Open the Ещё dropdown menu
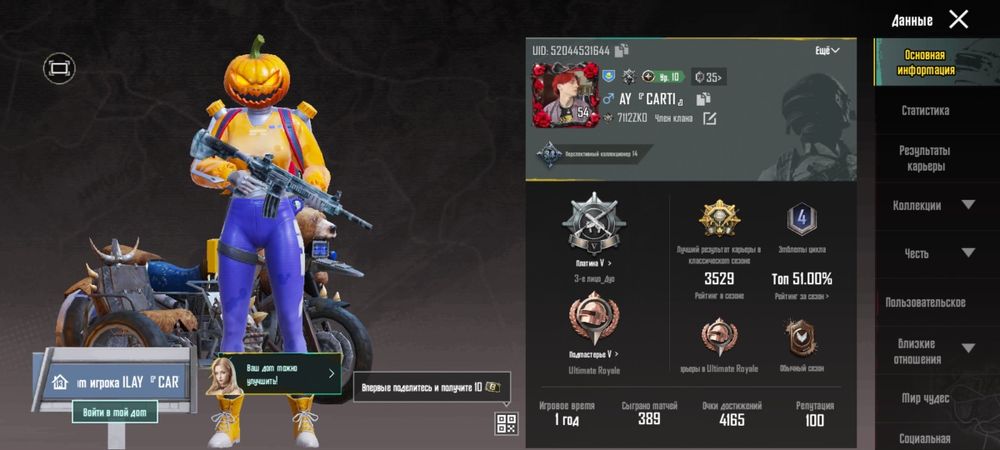The height and width of the screenshot is (450, 1000). click(828, 50)
